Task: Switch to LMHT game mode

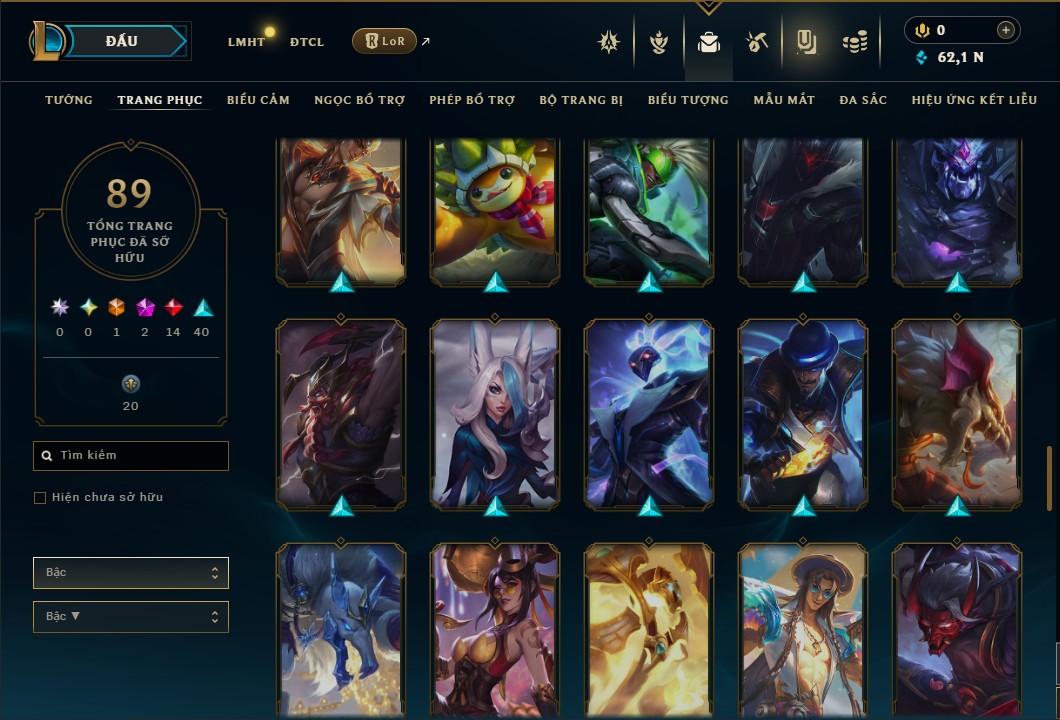Action: click(x=246, y=42)
